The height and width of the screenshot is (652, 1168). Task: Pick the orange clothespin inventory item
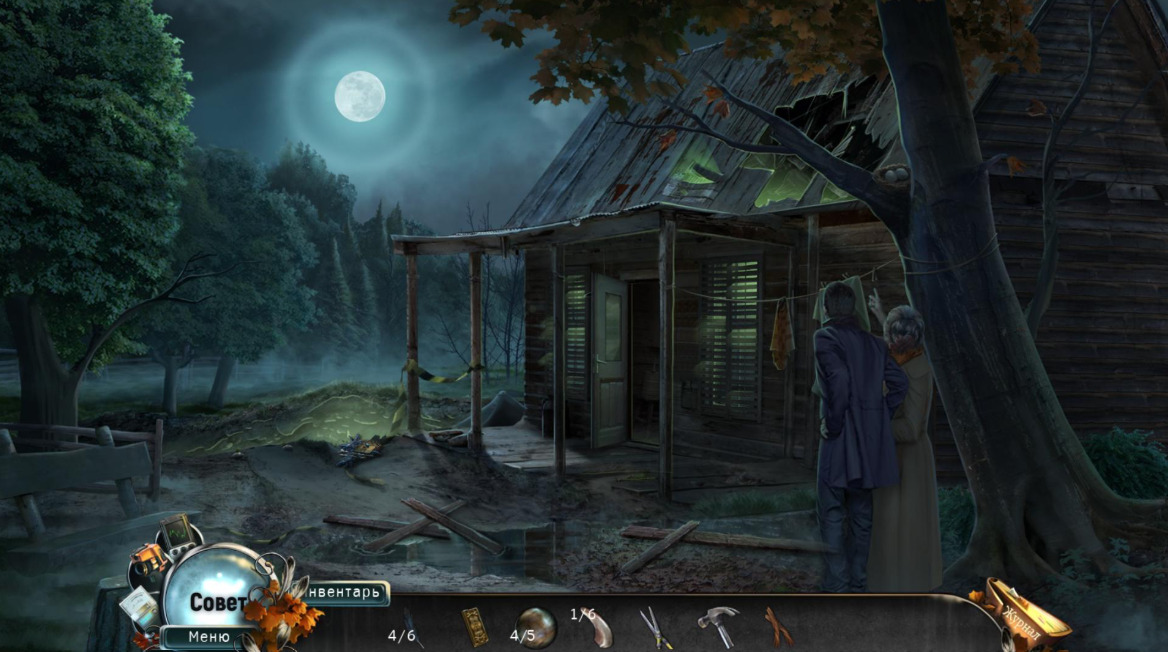pos(778,626)
